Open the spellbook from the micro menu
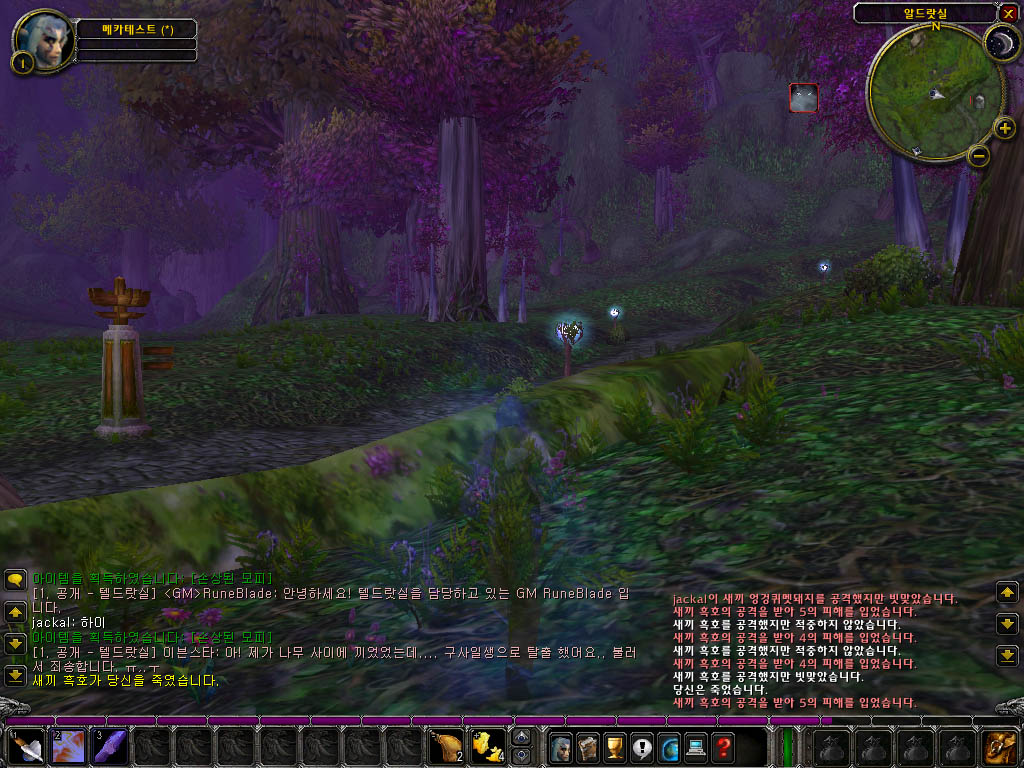 tap(586, 747)
